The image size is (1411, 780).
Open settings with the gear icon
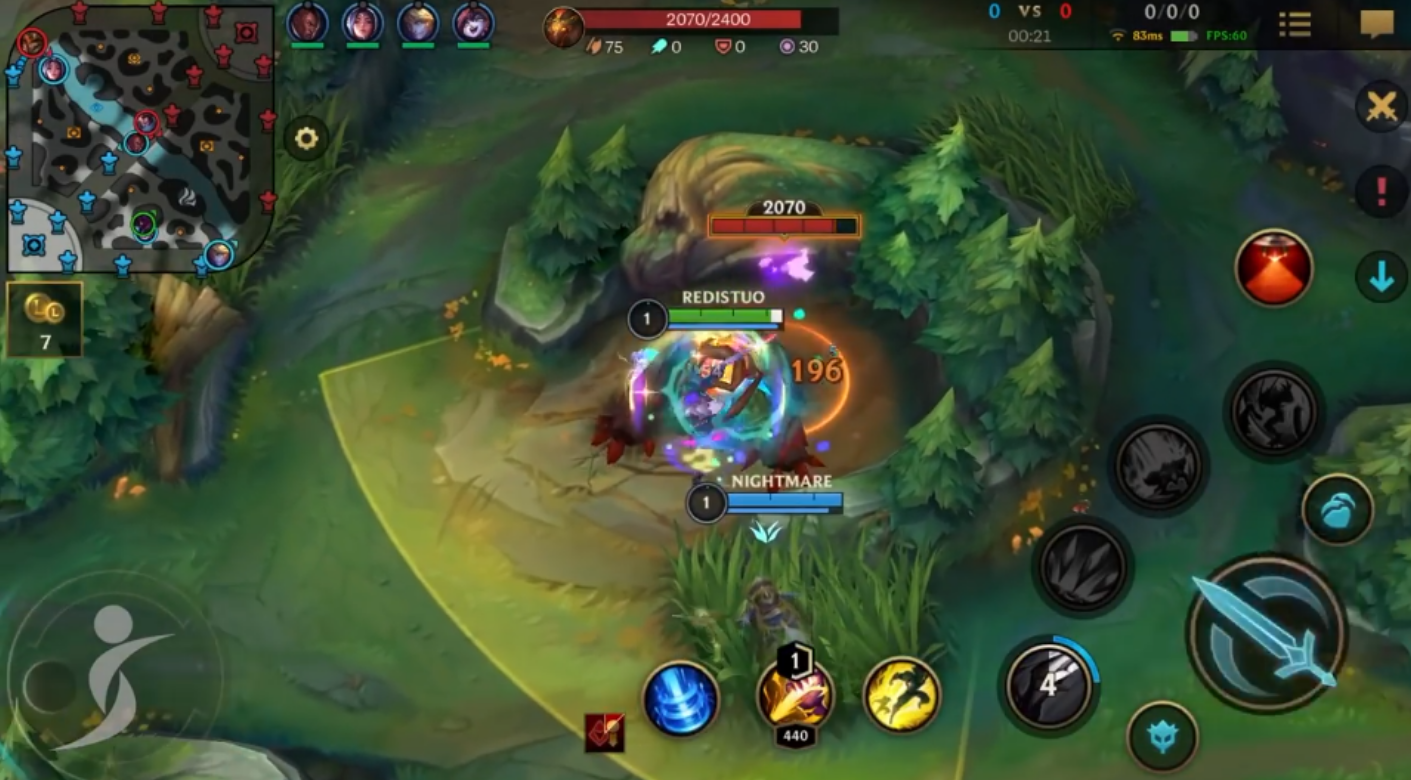306,139
